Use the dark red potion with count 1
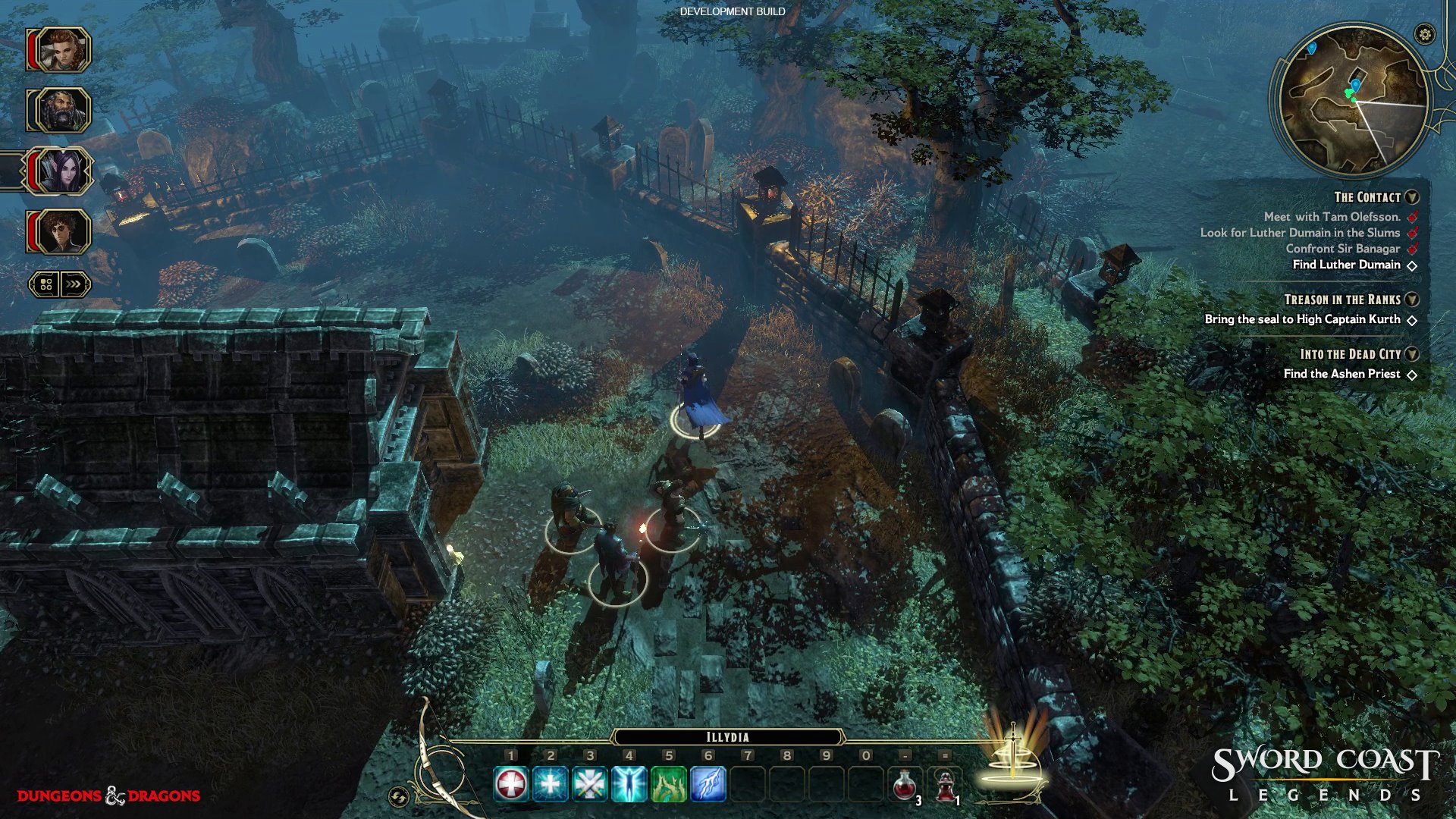The width and height of the screenshot is (1456, 819). 945,786
